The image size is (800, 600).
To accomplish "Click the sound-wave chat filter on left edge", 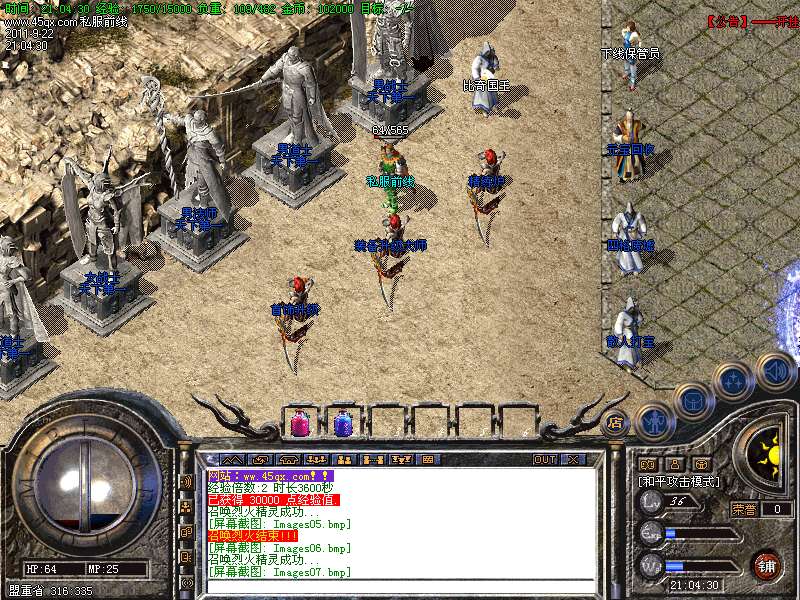I will point(186,481).
